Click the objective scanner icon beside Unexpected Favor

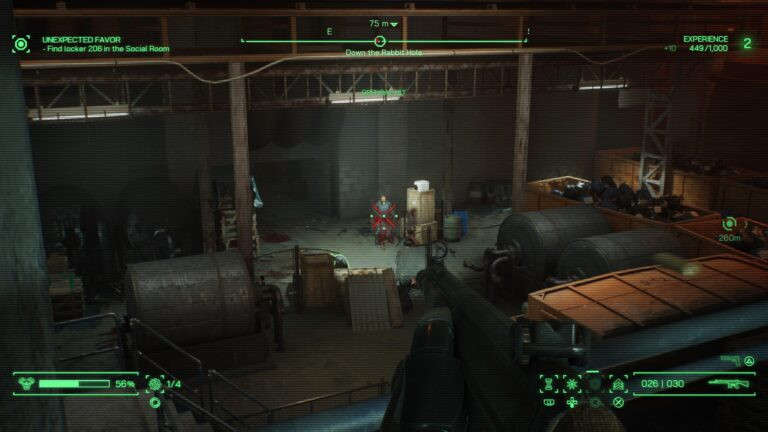[x=20, y=43]
